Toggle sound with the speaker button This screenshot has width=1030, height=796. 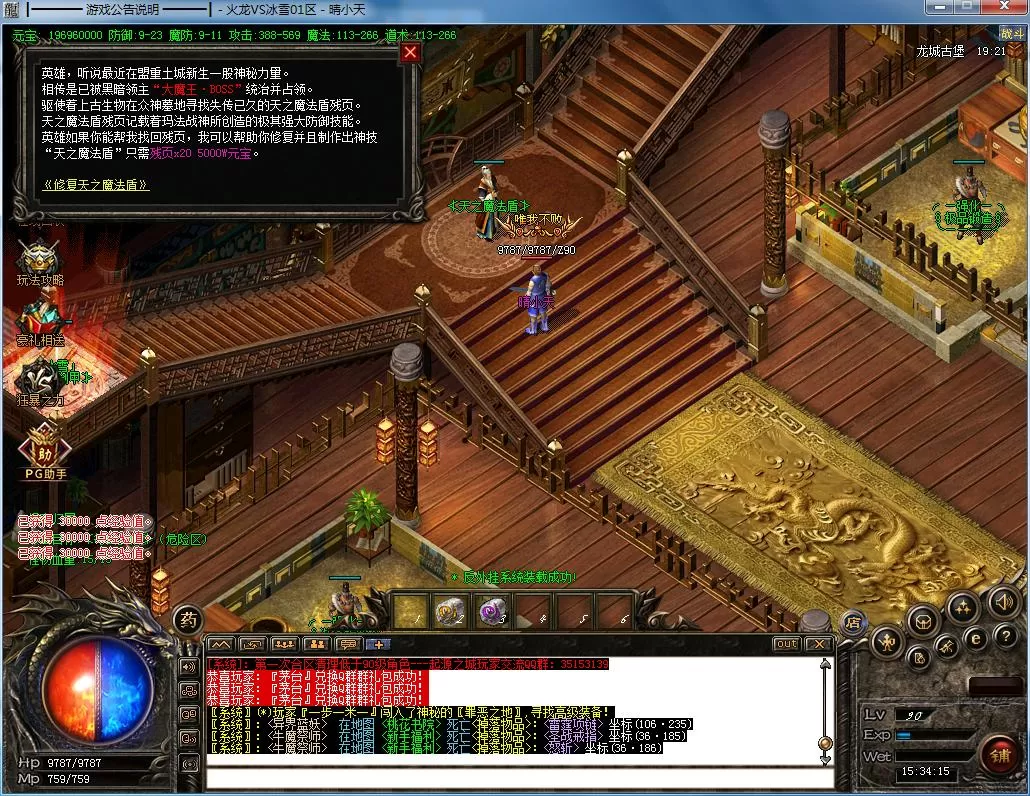coord(1003,601)
